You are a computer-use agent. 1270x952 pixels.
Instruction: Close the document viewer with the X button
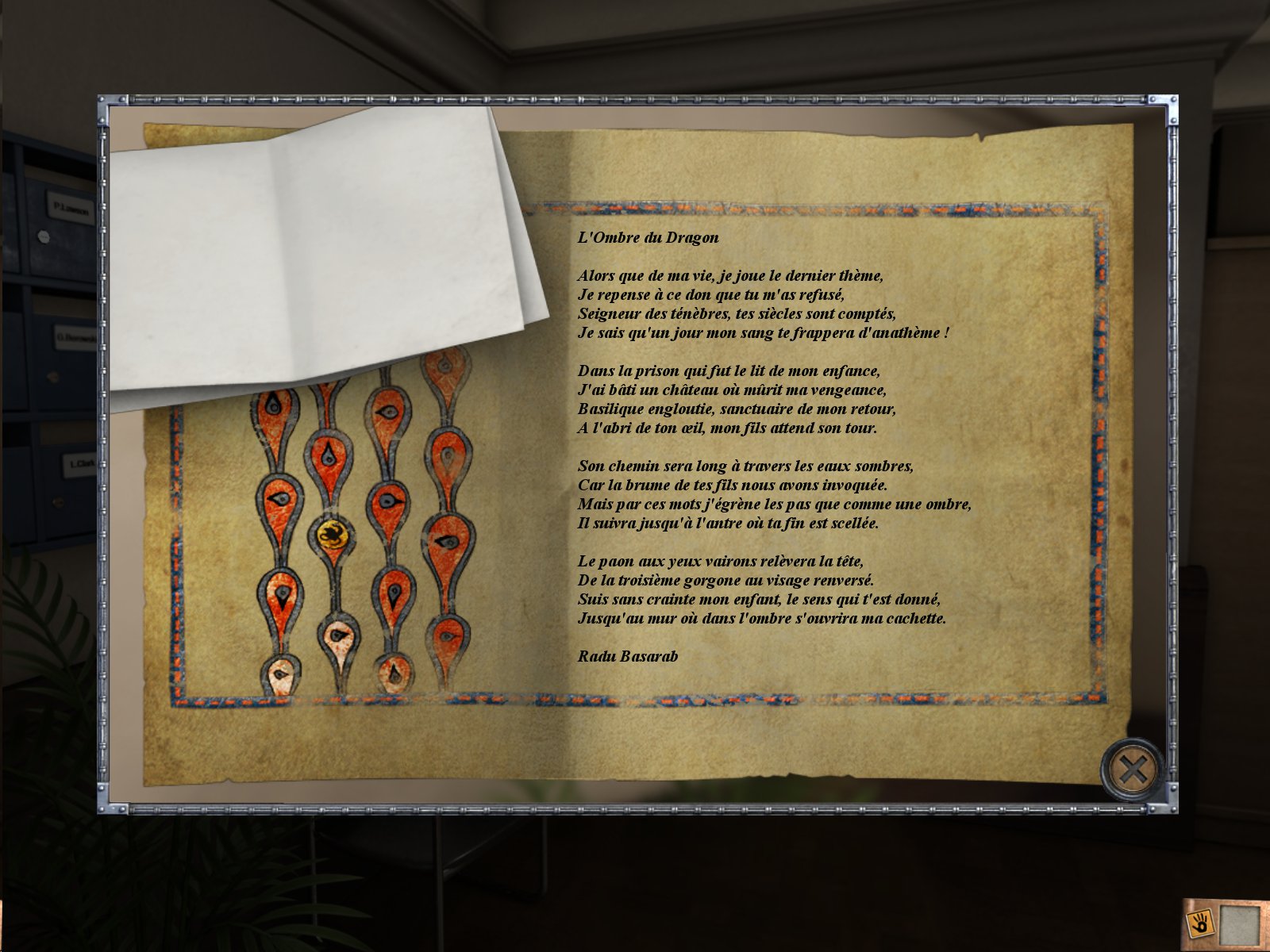click(x=1133, y=769)
